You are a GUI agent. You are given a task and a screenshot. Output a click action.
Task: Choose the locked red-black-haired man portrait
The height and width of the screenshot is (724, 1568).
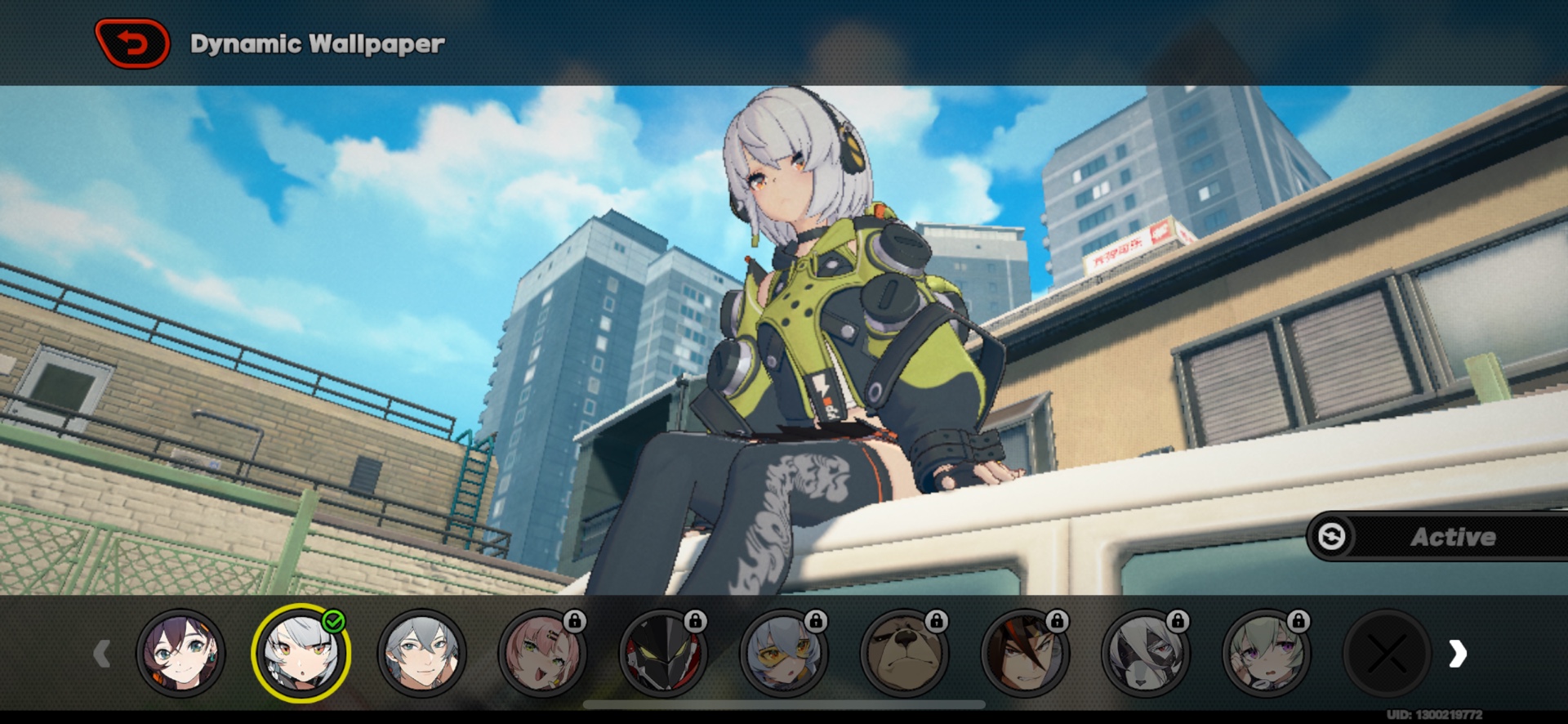pos(1024,653)
